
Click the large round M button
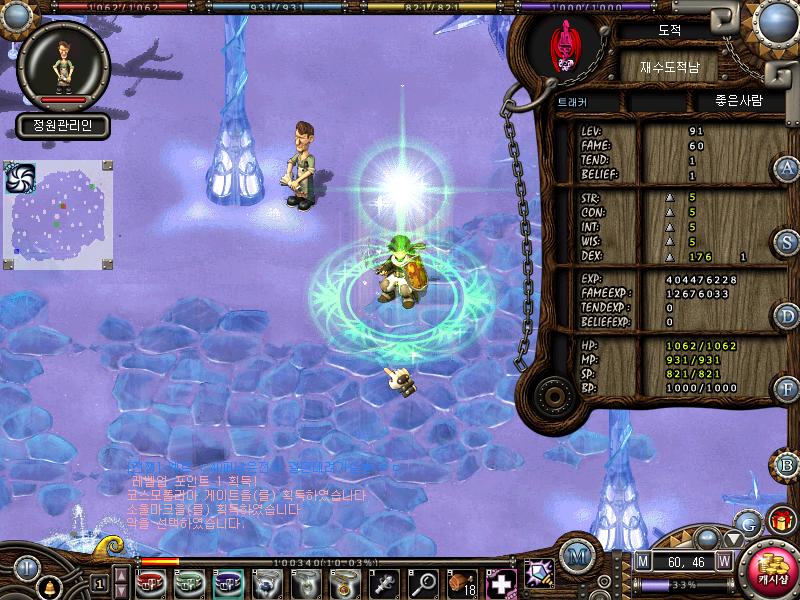tap(575, 556)
